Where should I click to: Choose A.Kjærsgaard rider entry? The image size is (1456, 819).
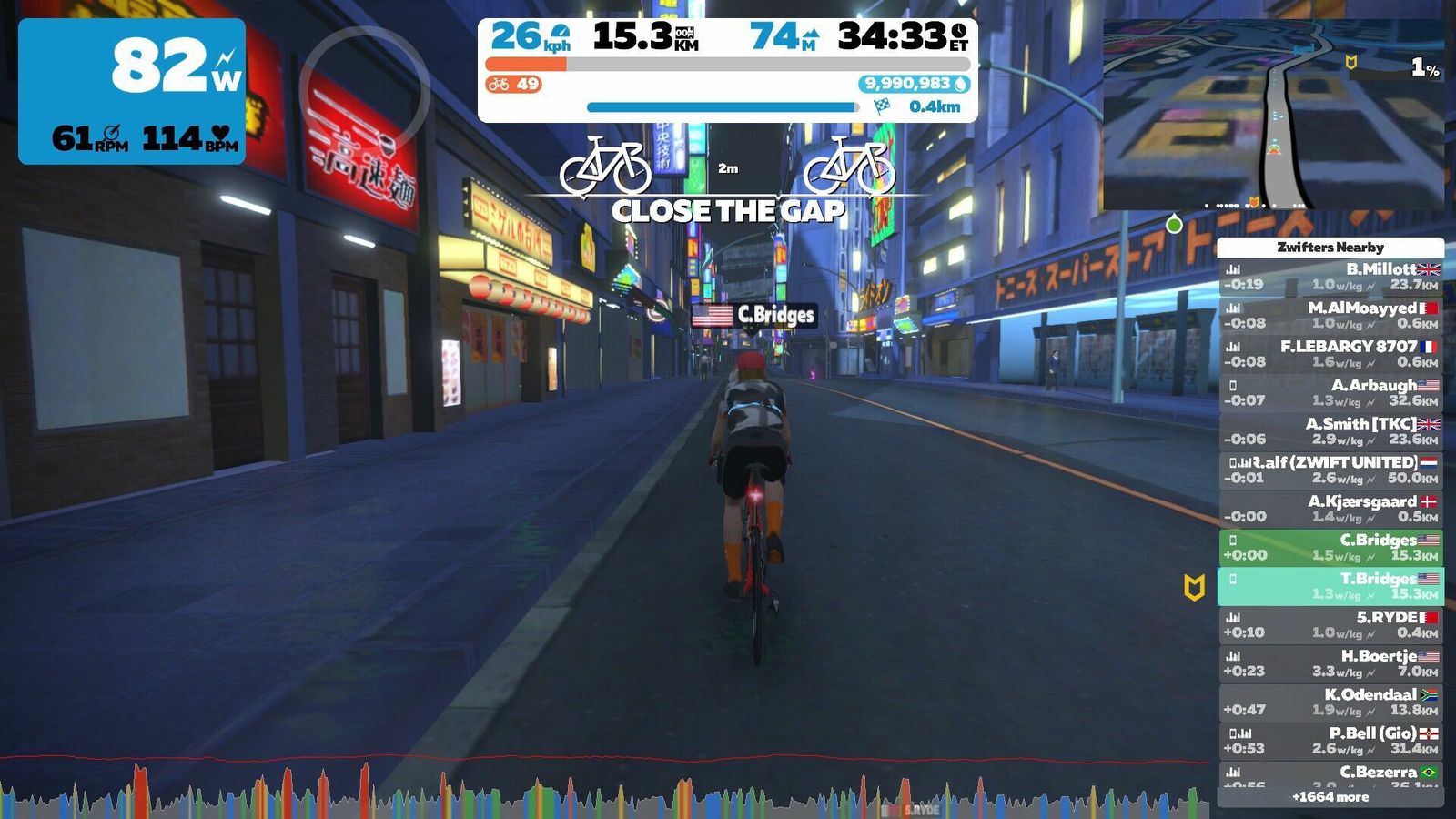1330,509
